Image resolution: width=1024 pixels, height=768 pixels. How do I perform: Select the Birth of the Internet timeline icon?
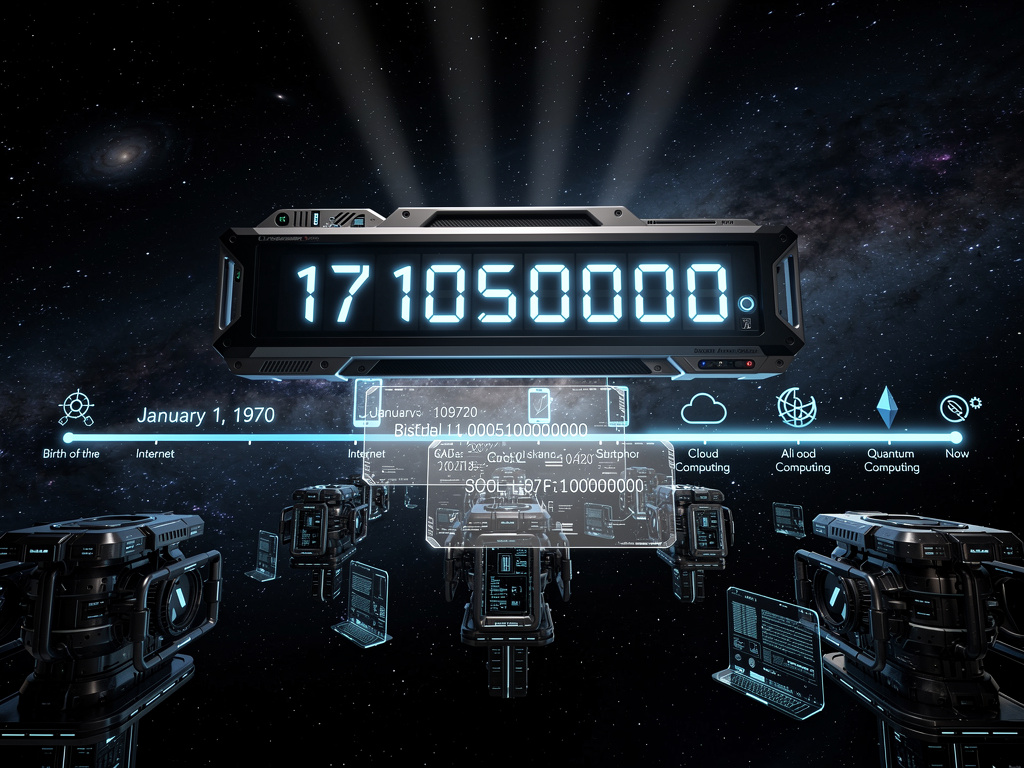coord(77,407)
